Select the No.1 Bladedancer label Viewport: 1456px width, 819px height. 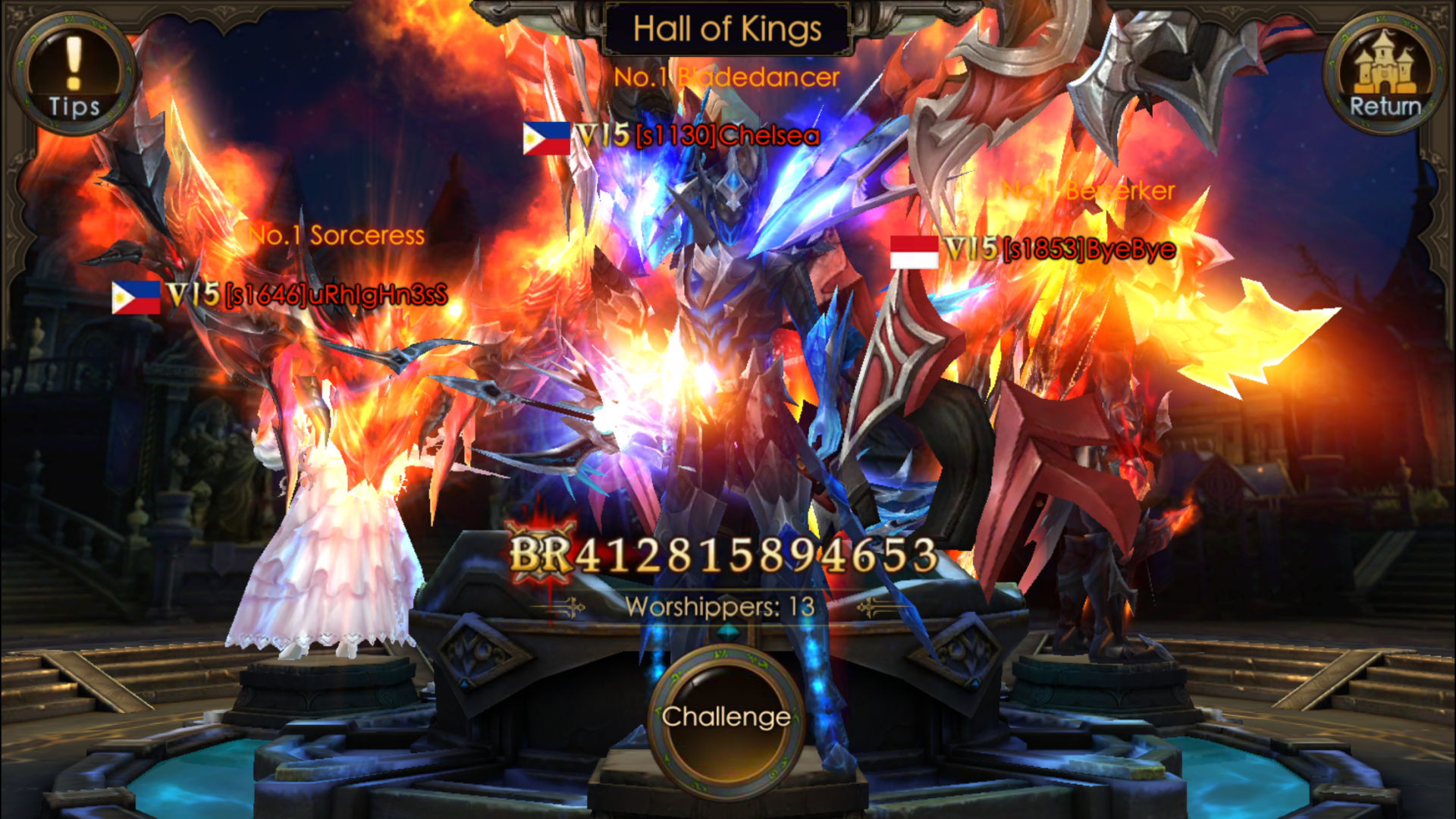728,76
